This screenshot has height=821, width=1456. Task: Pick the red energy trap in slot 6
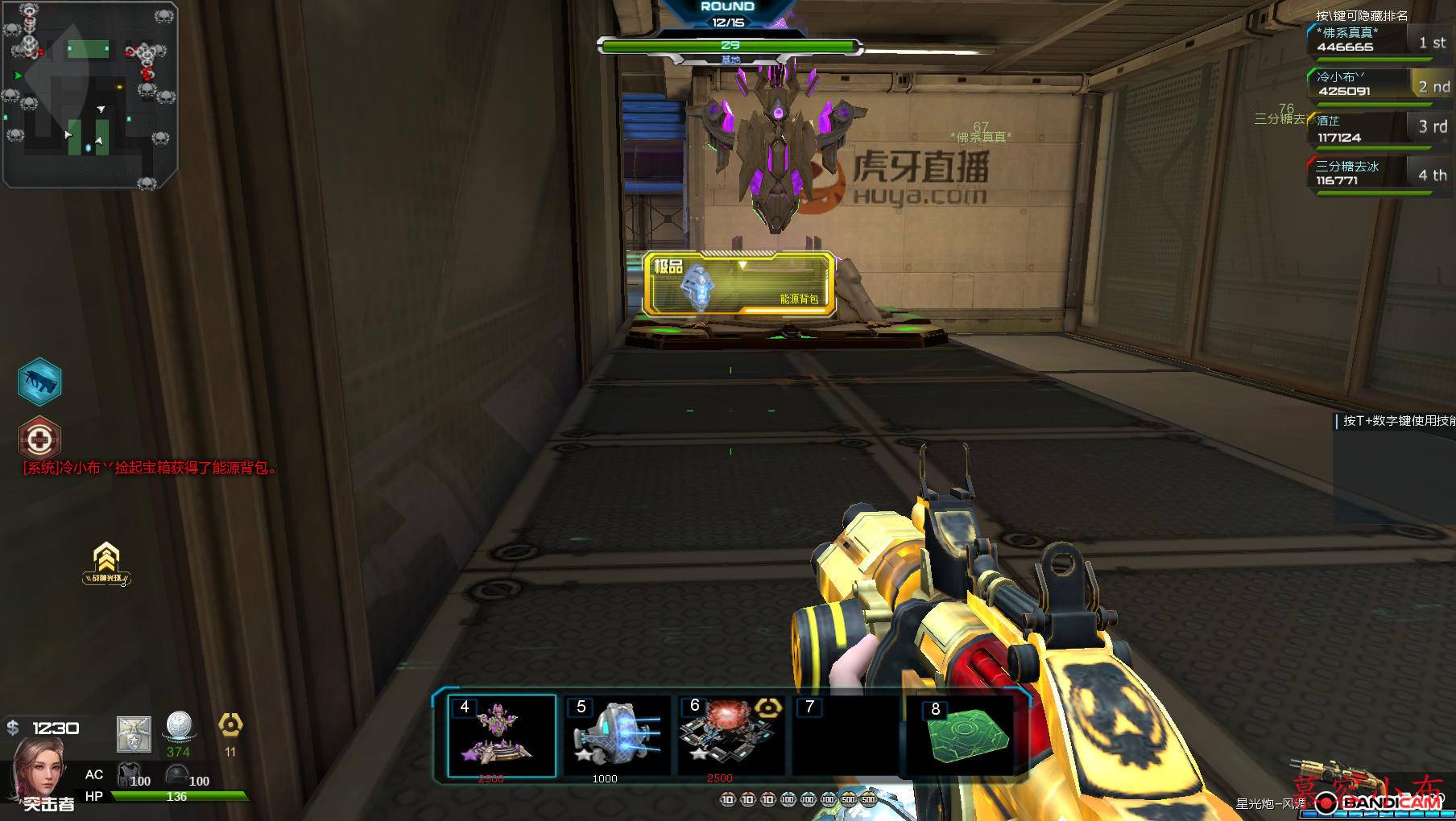coord(730,735)
